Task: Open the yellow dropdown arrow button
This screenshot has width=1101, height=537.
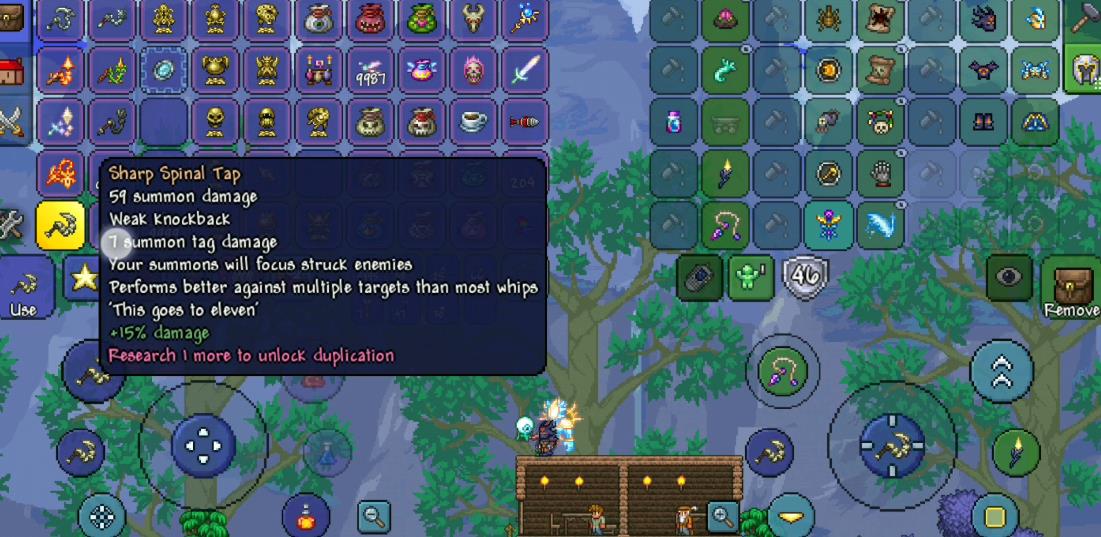Action: point(791,516)
